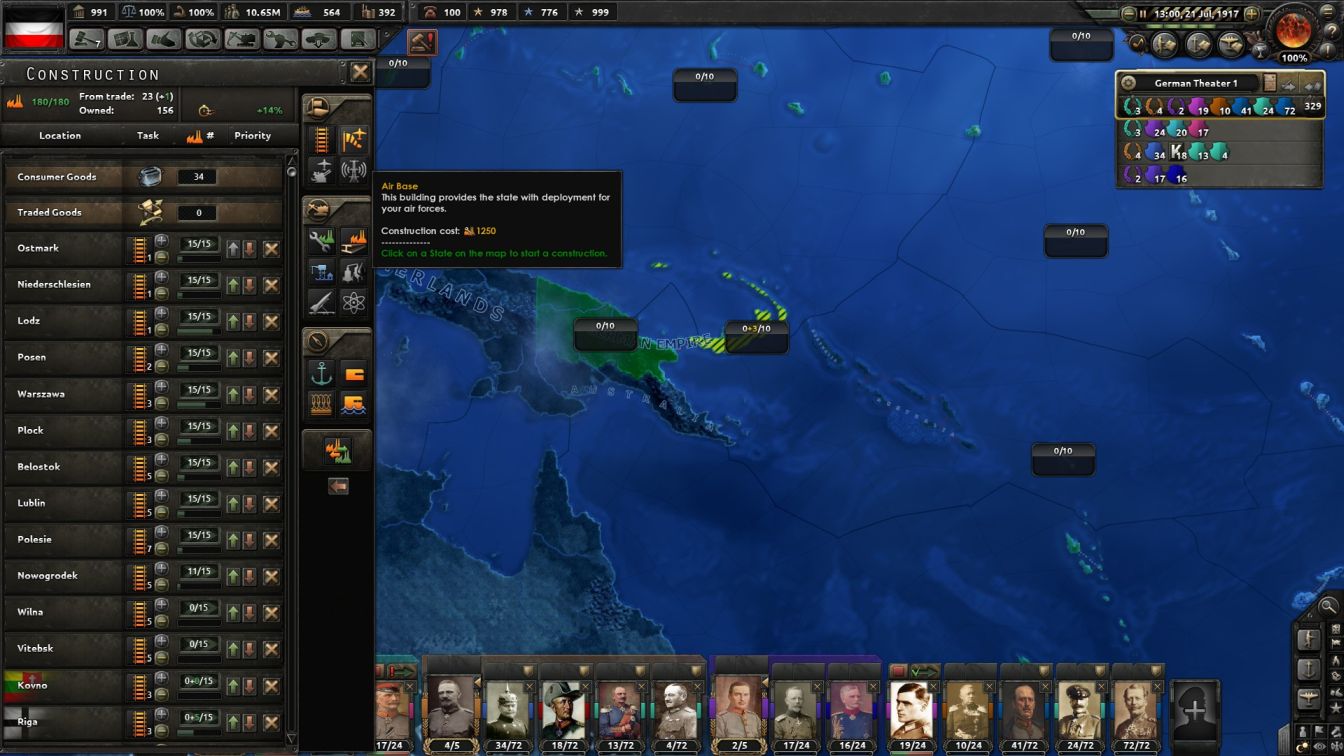Toggle the music note icon off
Viewport: 1344px width, 756px height.
1138,42
